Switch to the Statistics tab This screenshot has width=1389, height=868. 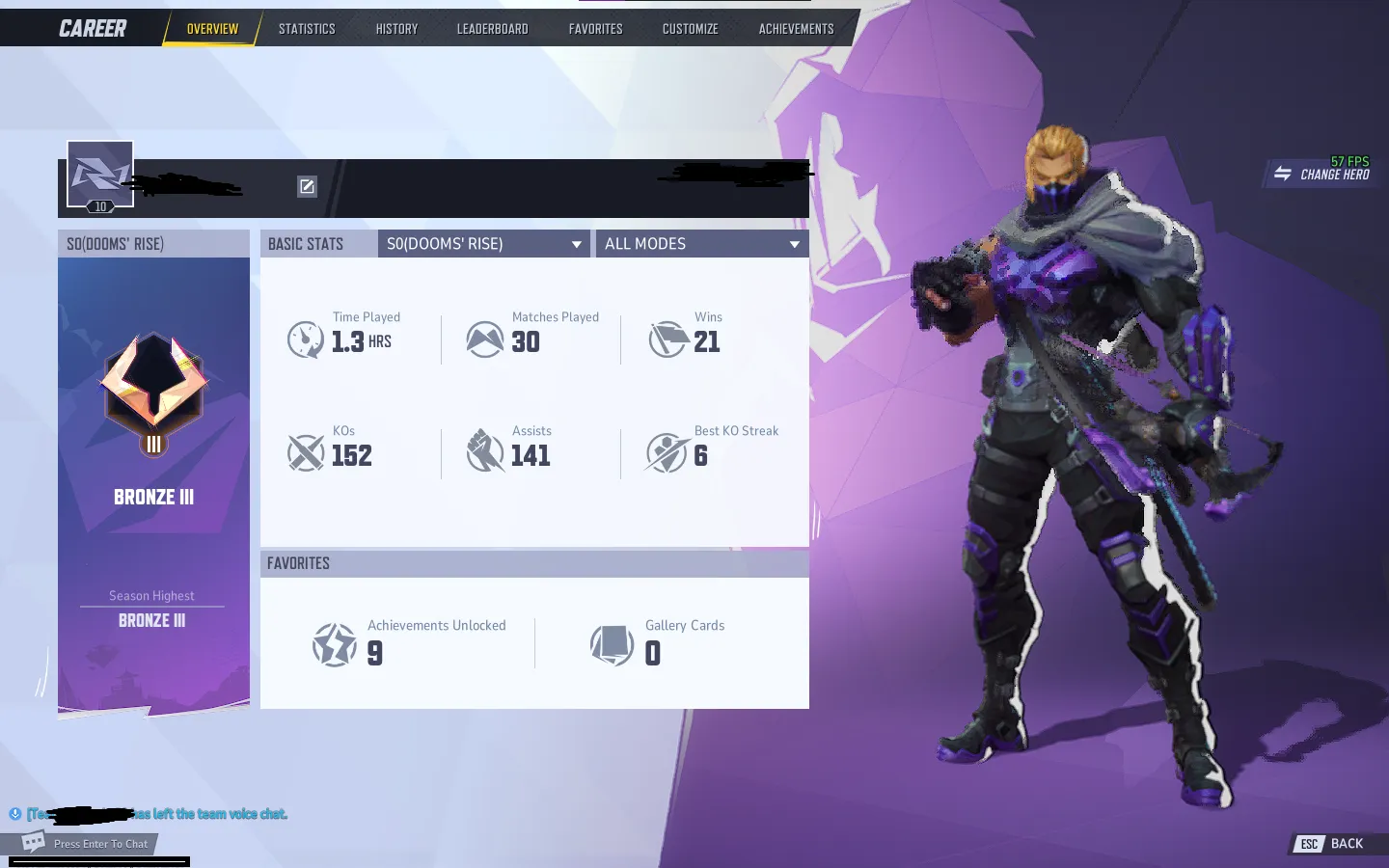(306, 28)
